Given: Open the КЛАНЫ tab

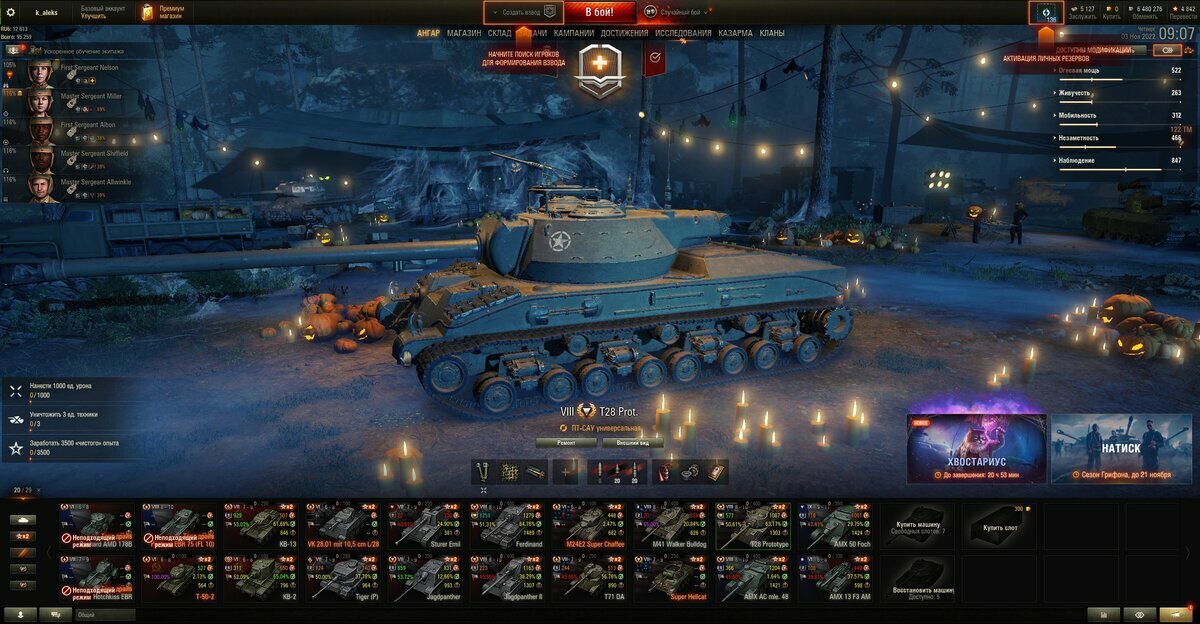Looking at the screenshot, I should pyautogui.click(x=772, y=33).
